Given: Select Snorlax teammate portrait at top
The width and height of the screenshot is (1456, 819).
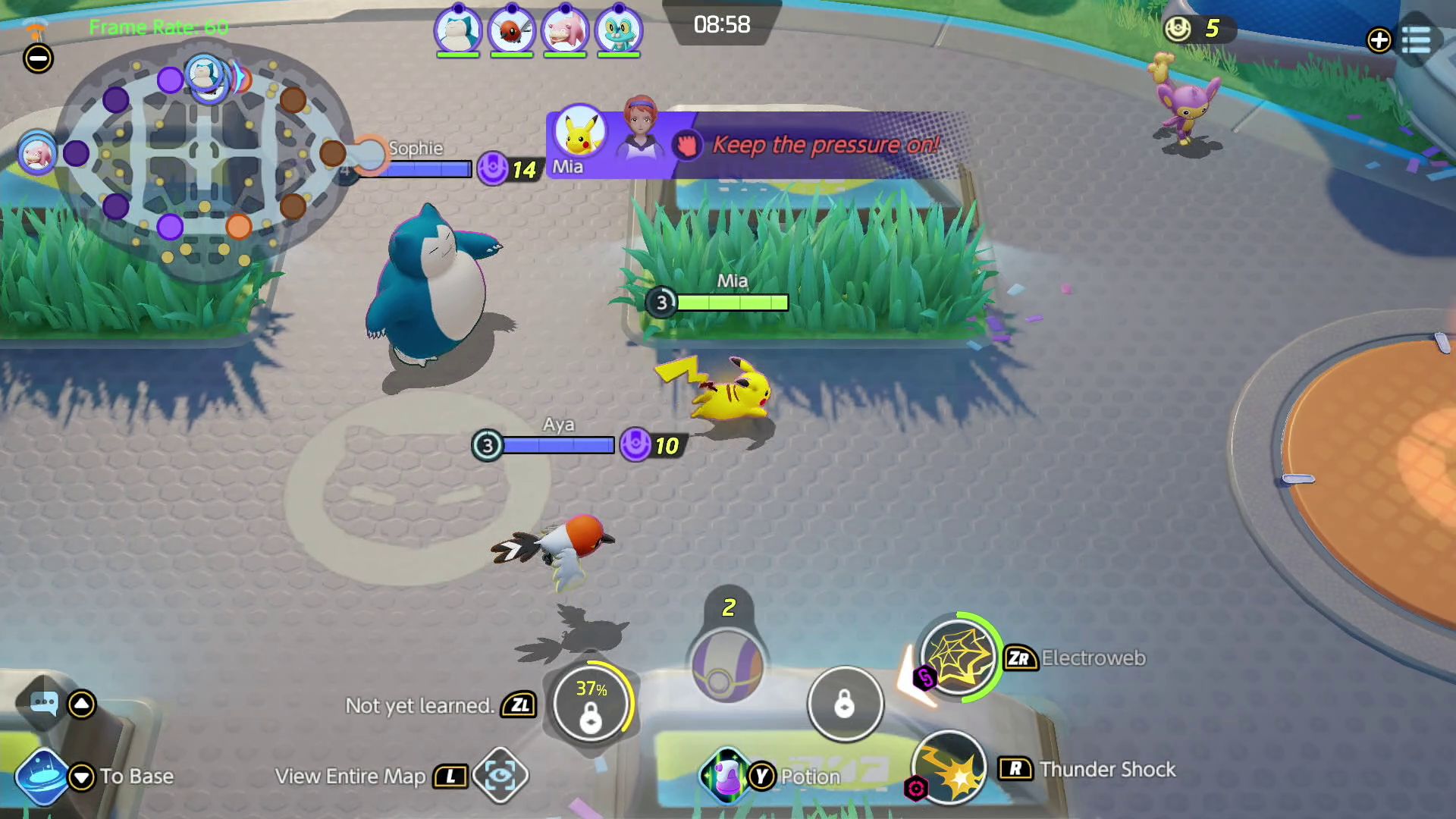Looking at the screenshot, I should [458, 30].
